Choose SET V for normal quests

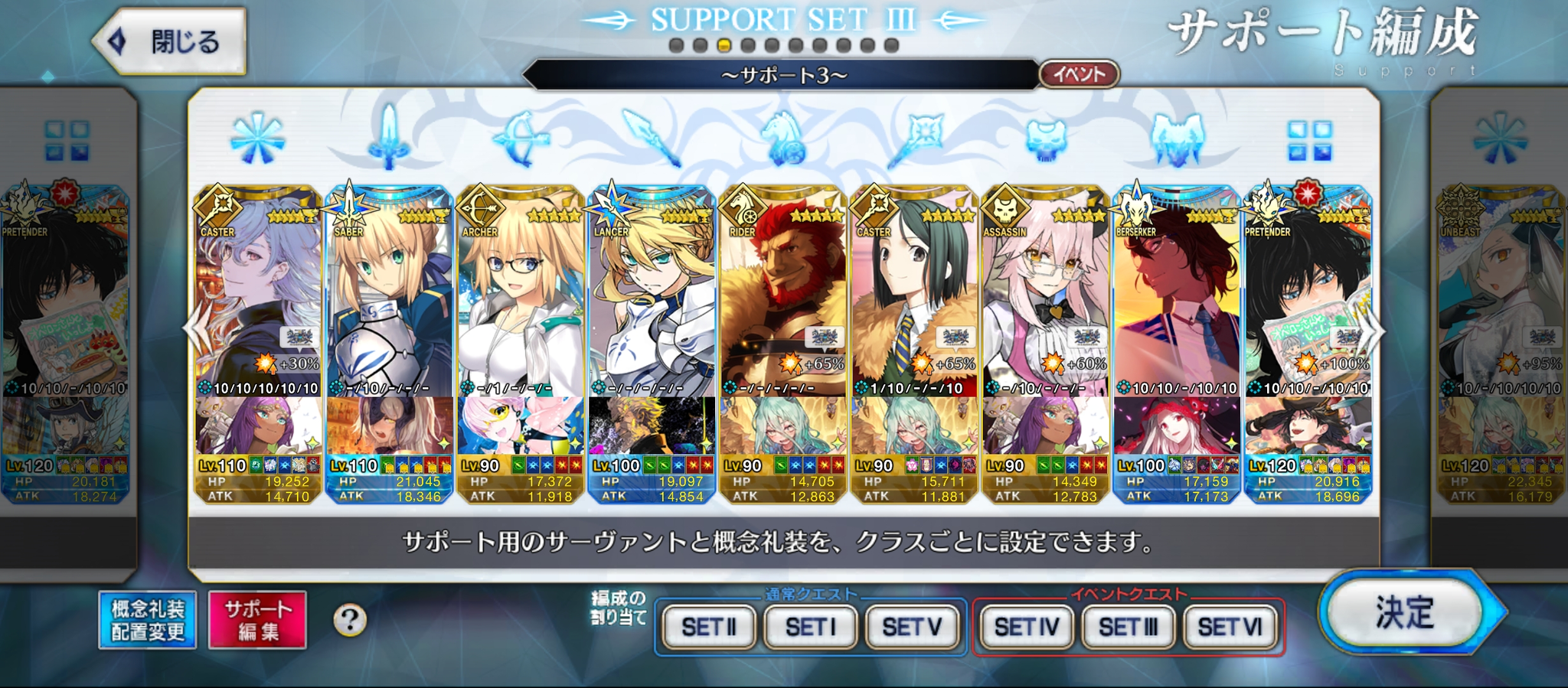pos(913,628)
